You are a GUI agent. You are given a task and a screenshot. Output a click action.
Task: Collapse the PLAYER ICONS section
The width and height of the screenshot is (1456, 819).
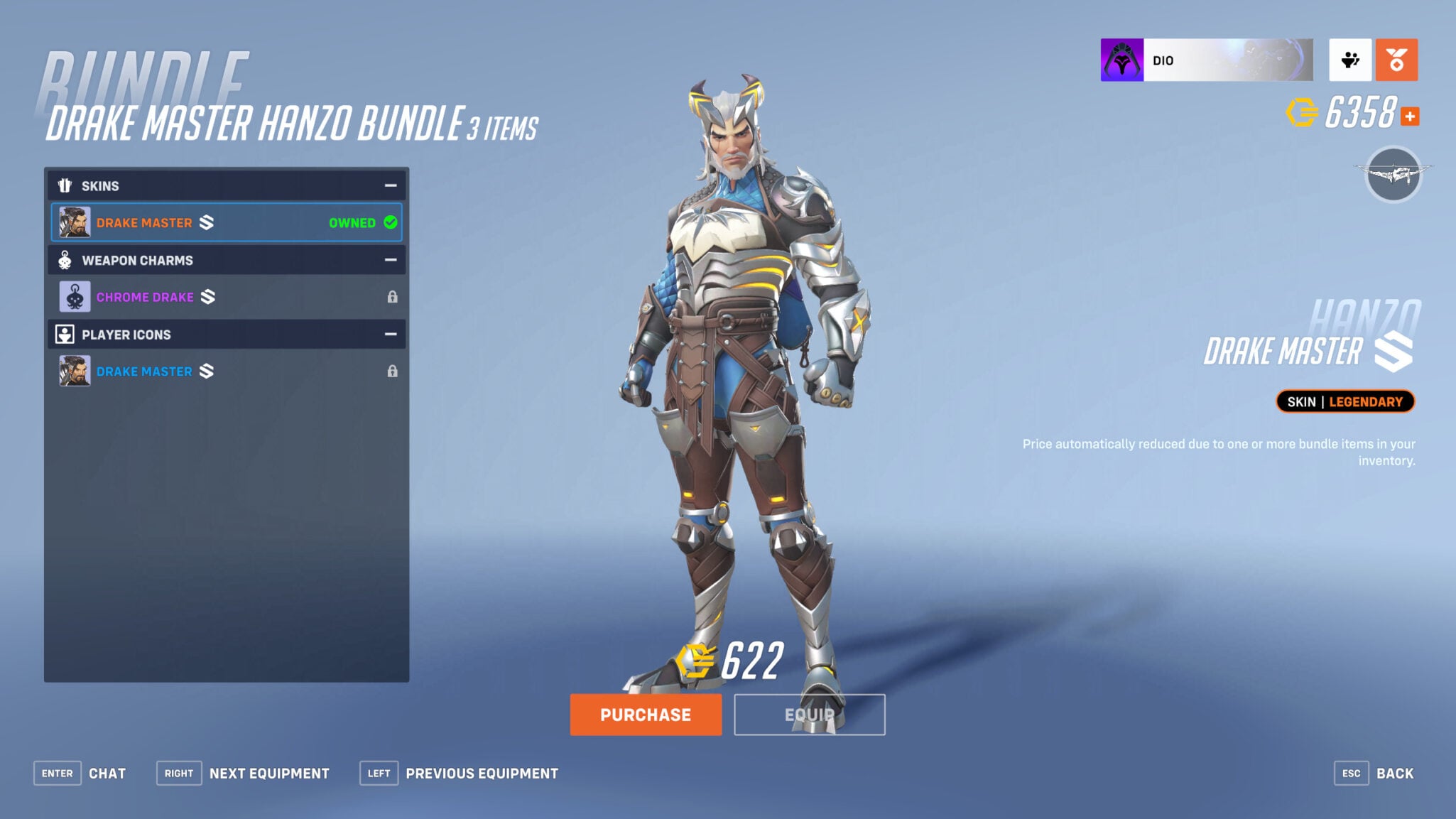click(x=390, y=334)
